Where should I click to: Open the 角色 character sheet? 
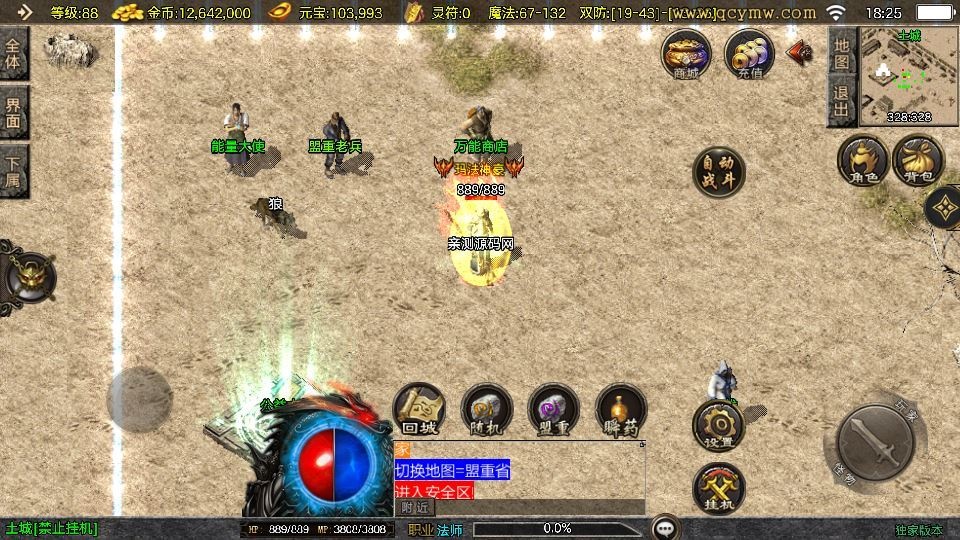(863, 161)
